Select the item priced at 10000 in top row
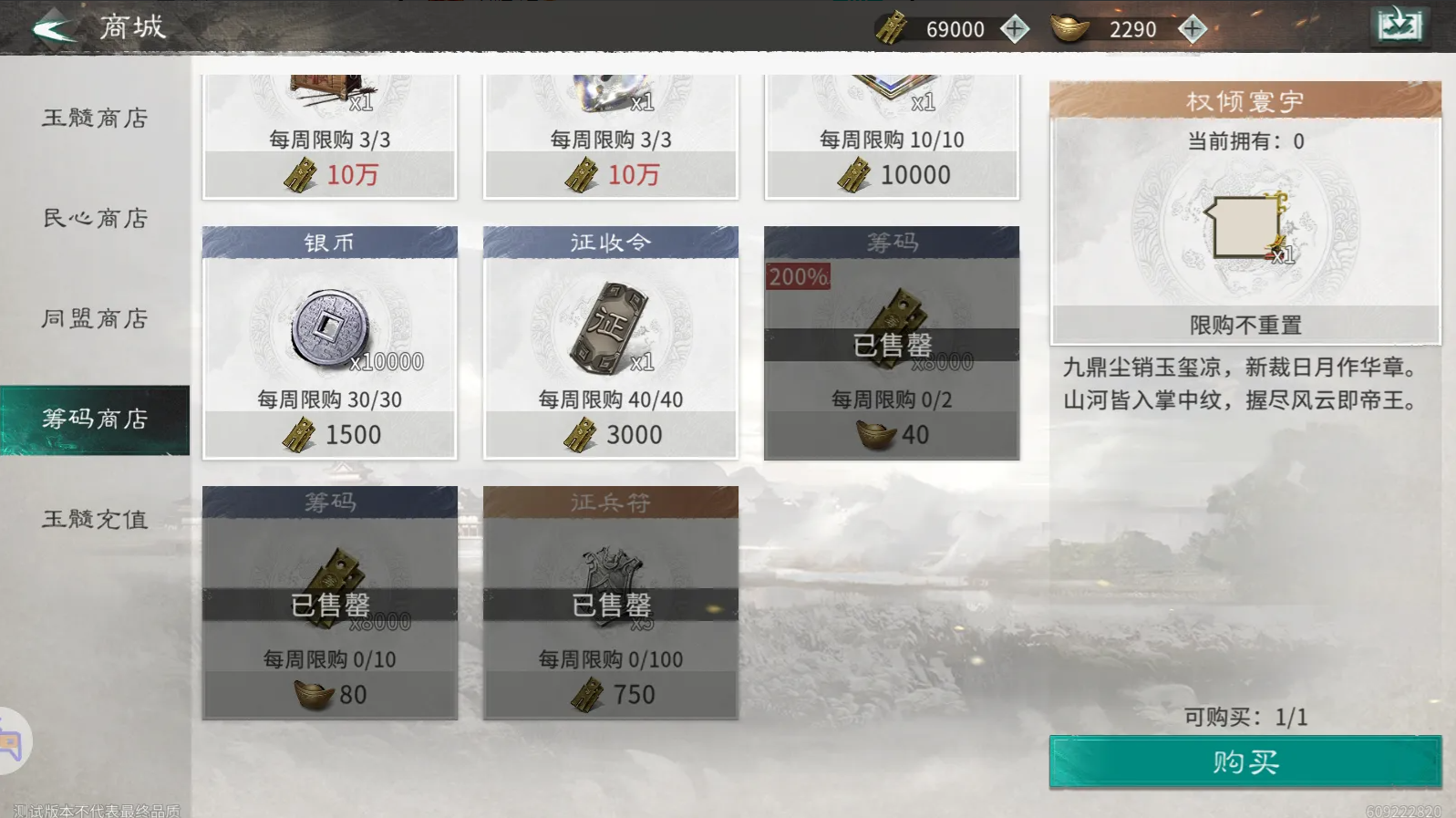This screenshot has height=818, width=1456. coord(892,137)
